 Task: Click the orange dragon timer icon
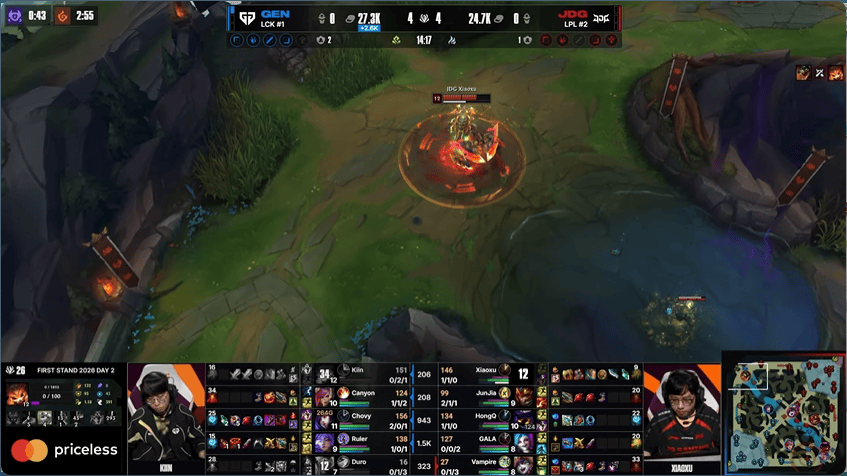[60, 15]
